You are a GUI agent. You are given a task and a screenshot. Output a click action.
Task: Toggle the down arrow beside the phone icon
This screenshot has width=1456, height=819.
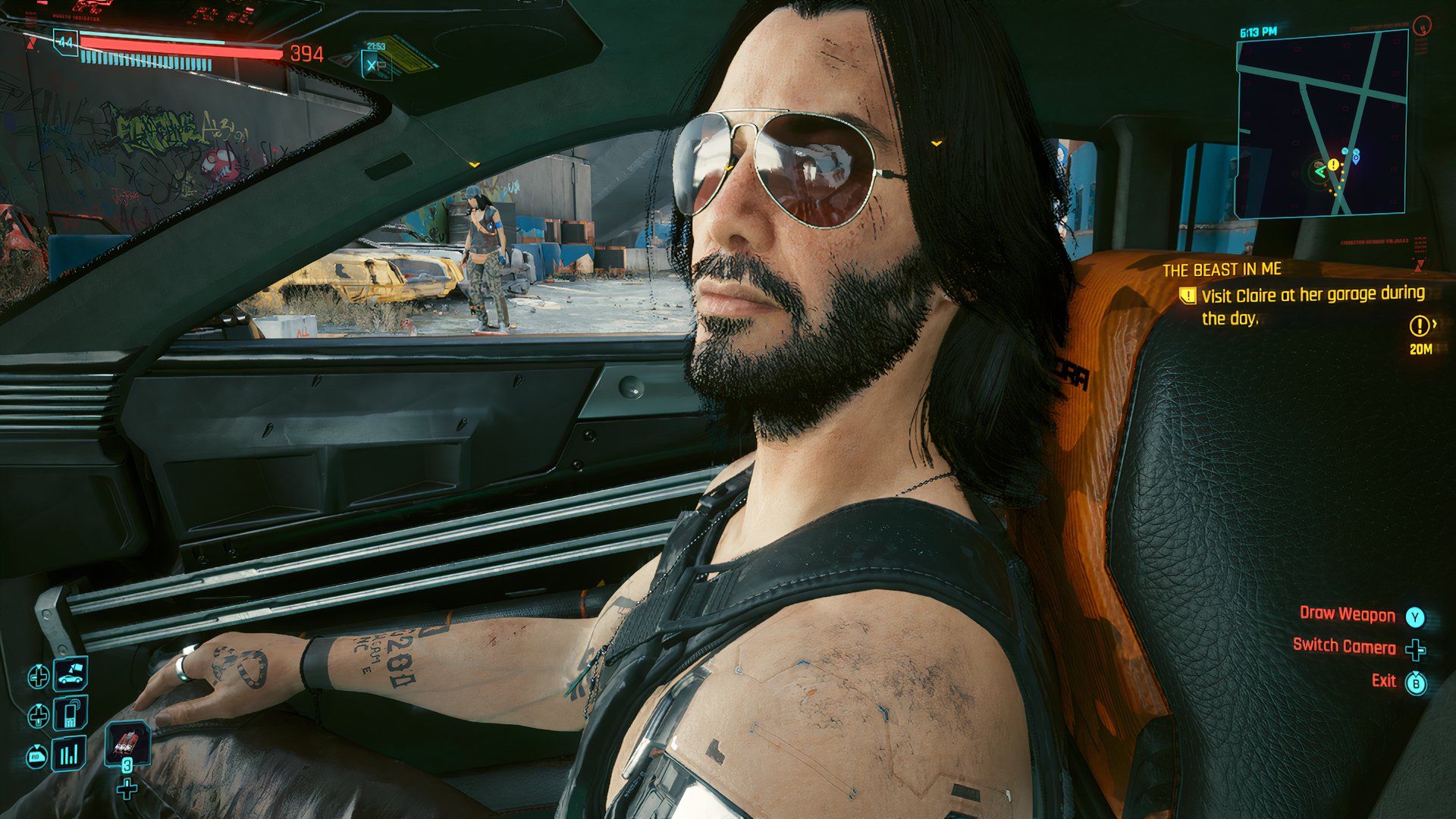pos(39,714)
